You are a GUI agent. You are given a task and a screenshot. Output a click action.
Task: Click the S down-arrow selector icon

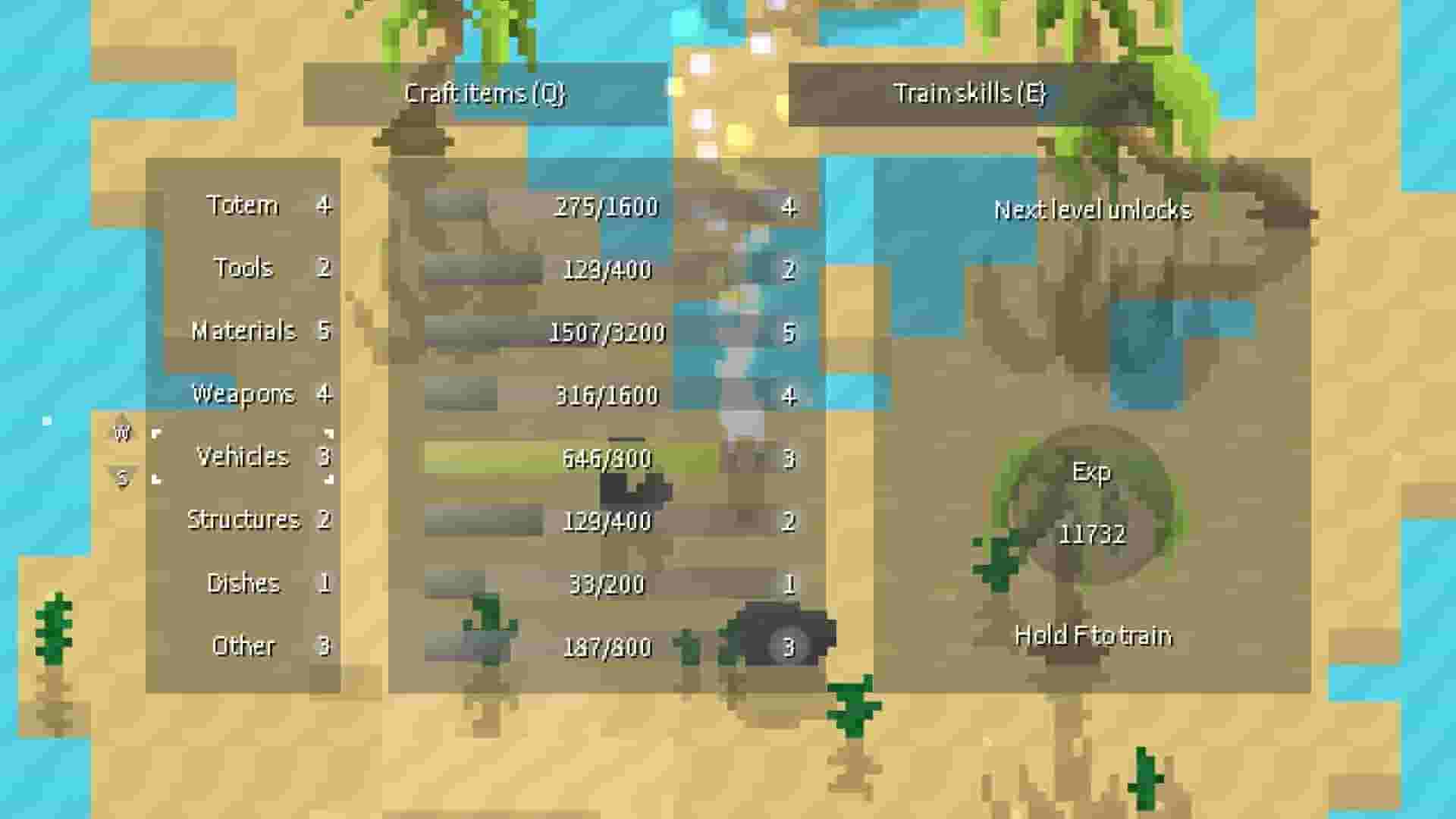click(123, 478)
